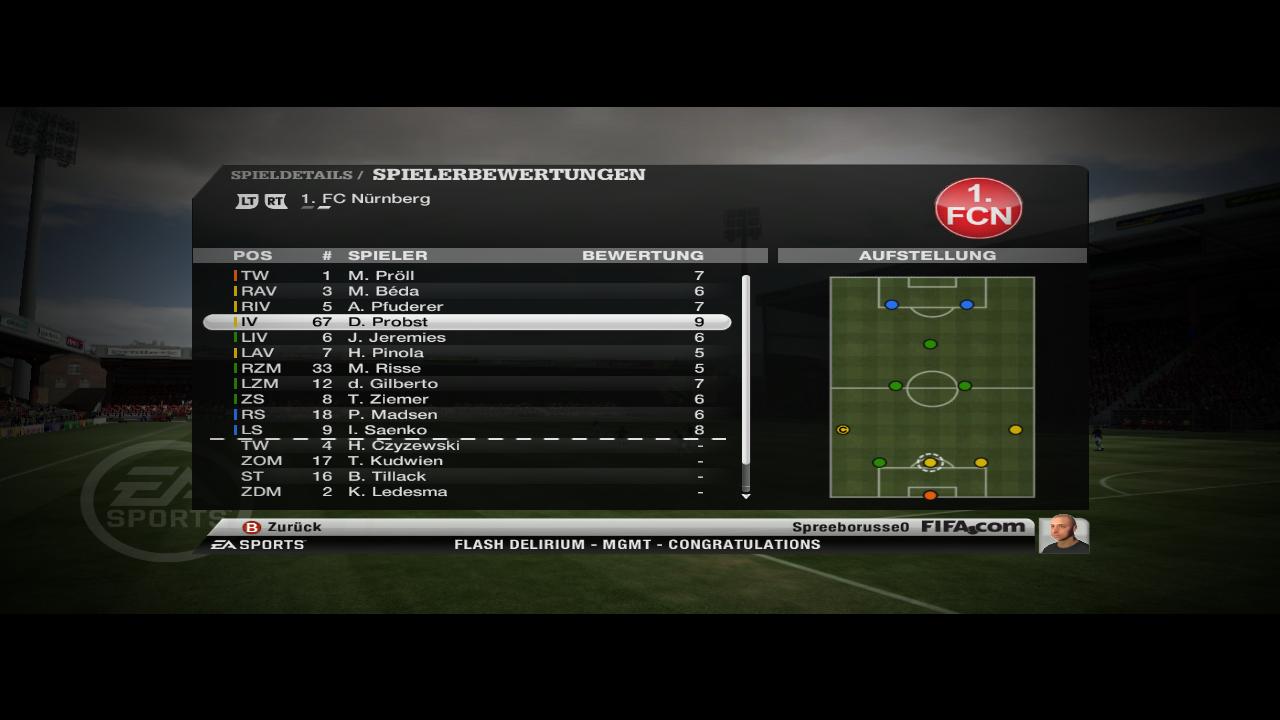The height and width of the screenshot is (720, 1280).
Task: Click the highlighted D. Probst row
Action: tap(468, 322)
